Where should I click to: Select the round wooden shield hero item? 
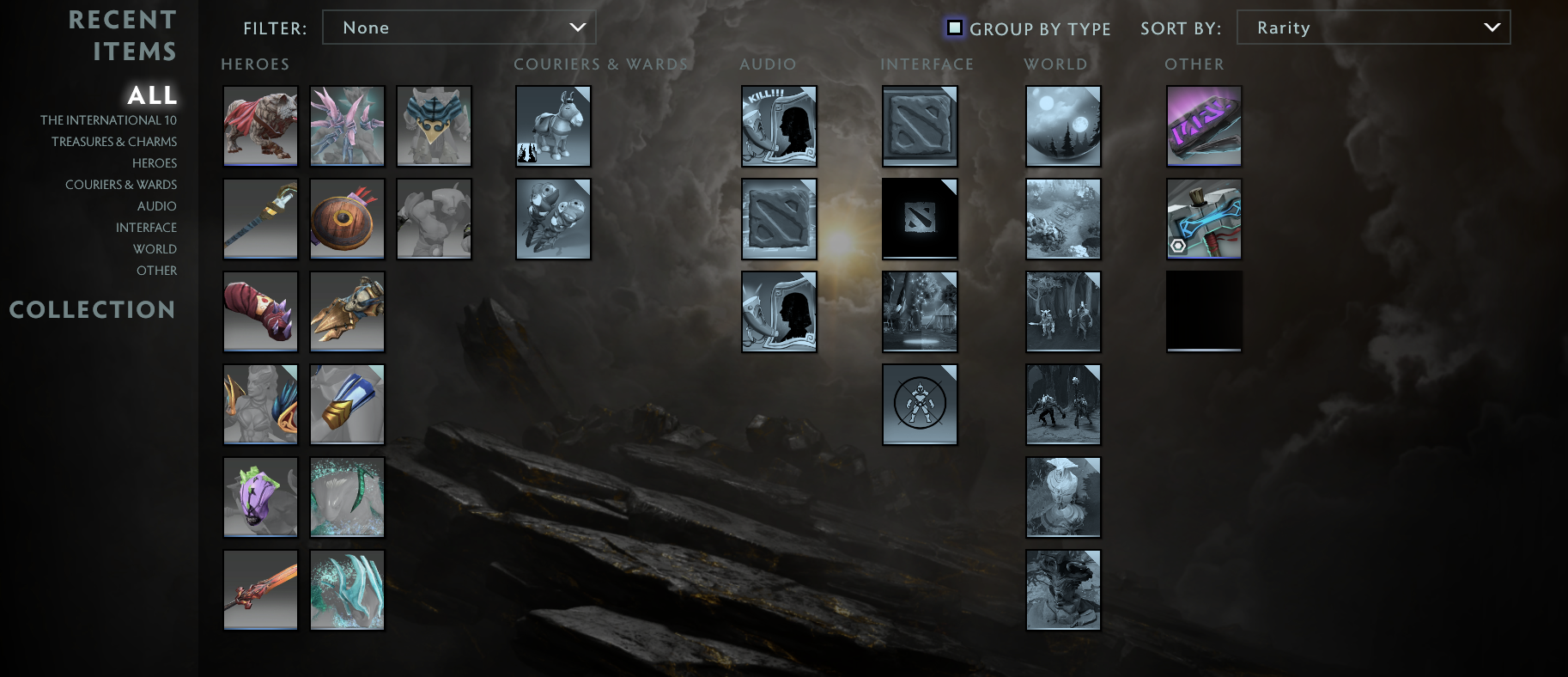(x=347, y=218)
